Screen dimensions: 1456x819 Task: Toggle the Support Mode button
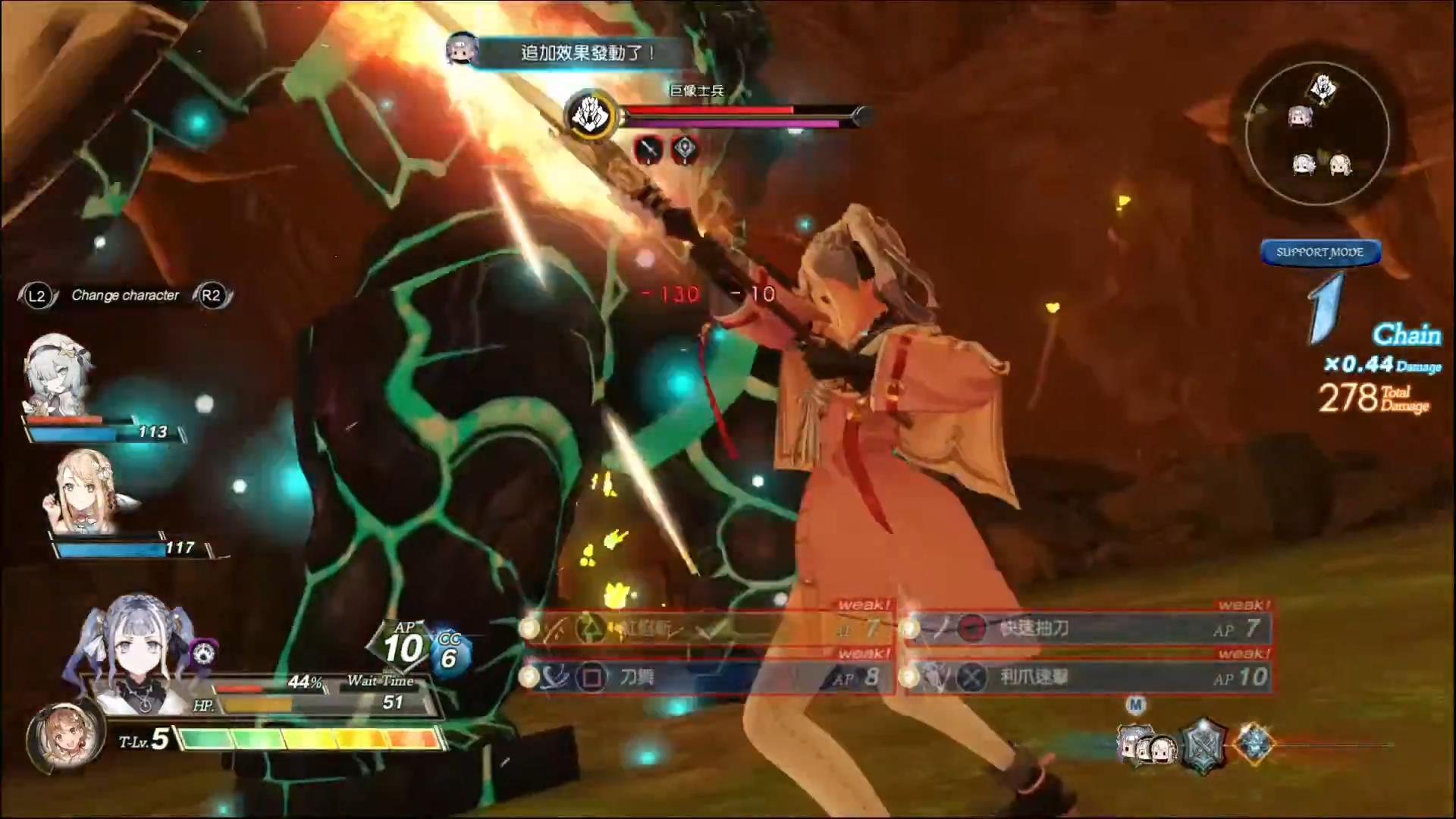tap(1319, 253)
